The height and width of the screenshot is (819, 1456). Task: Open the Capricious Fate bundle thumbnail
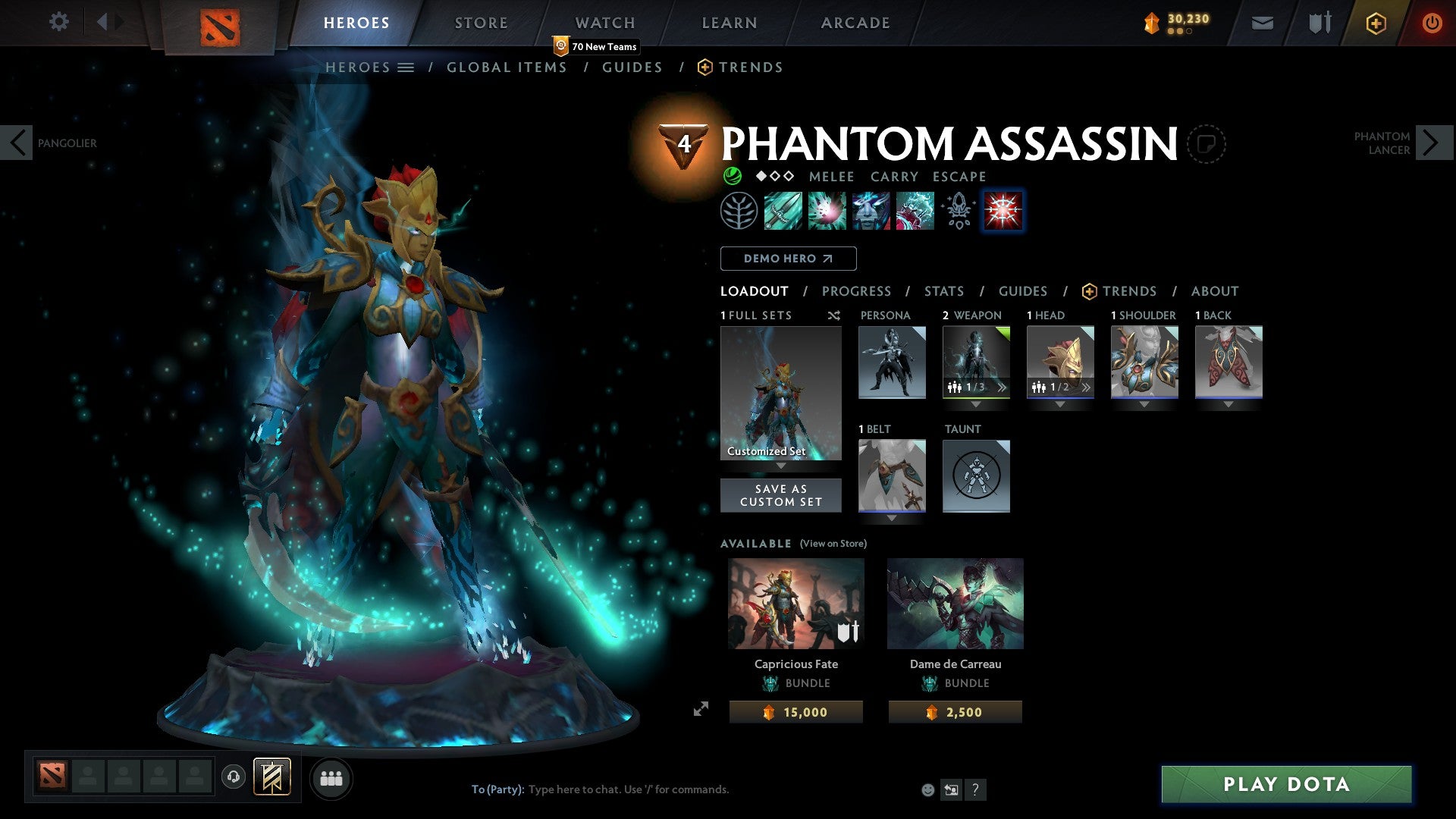(x=795, y=603)
